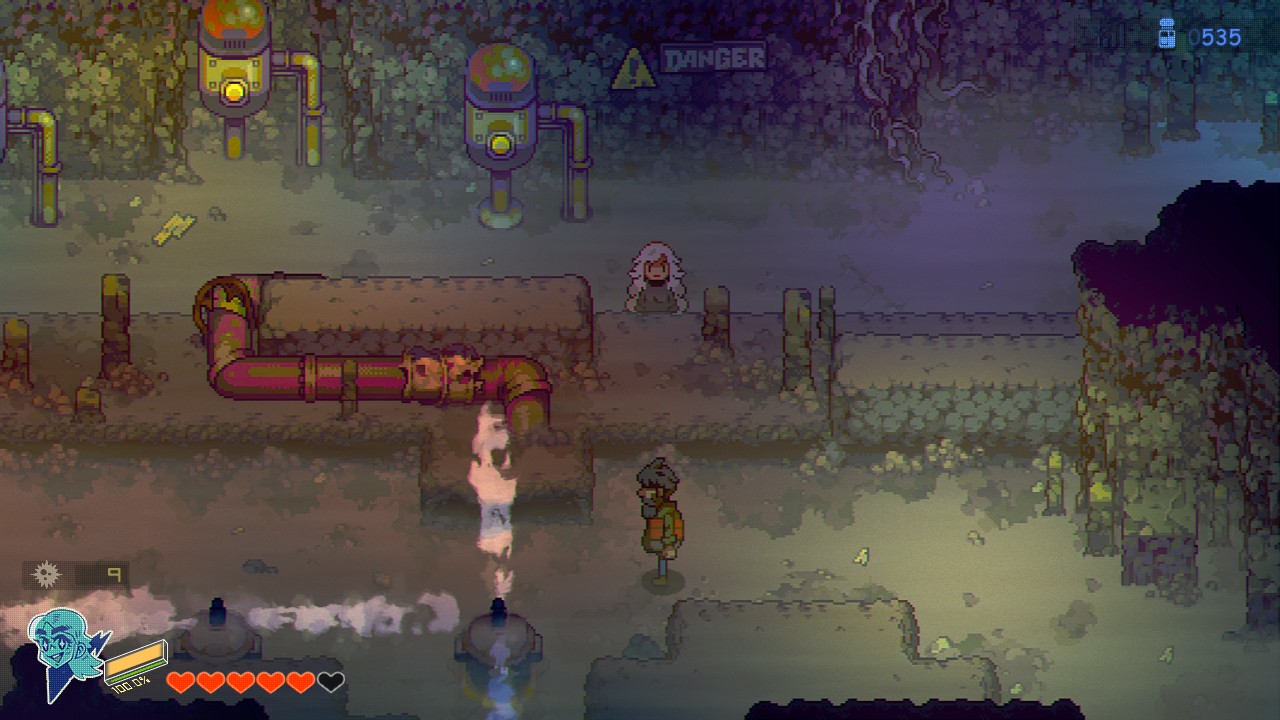Image resolution: width=1280 pixels, height=720 pixels.
Task: Click the gear ammo icon
Action: pos(46,574)
